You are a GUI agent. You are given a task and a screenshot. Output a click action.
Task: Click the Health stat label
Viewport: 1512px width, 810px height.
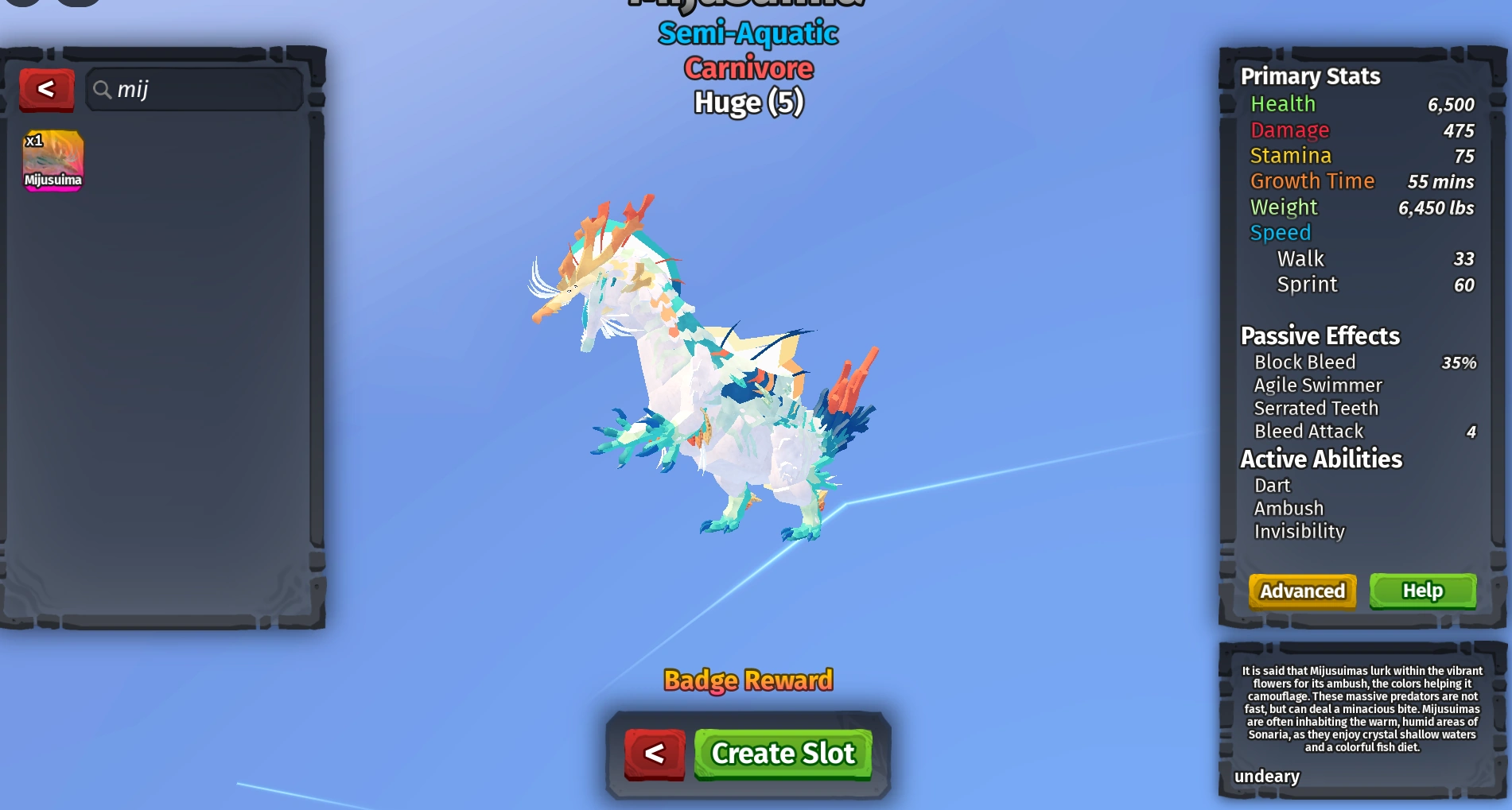1283,103
